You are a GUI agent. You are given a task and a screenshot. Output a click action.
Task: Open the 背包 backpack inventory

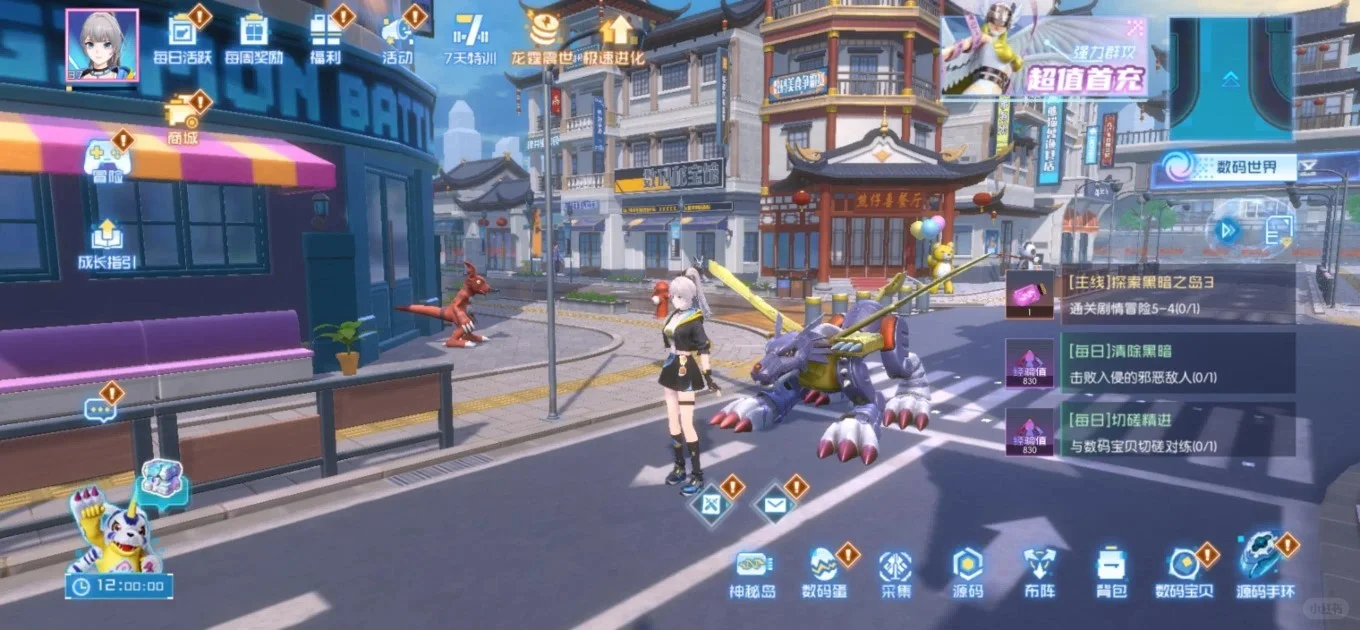[1110, 573]
